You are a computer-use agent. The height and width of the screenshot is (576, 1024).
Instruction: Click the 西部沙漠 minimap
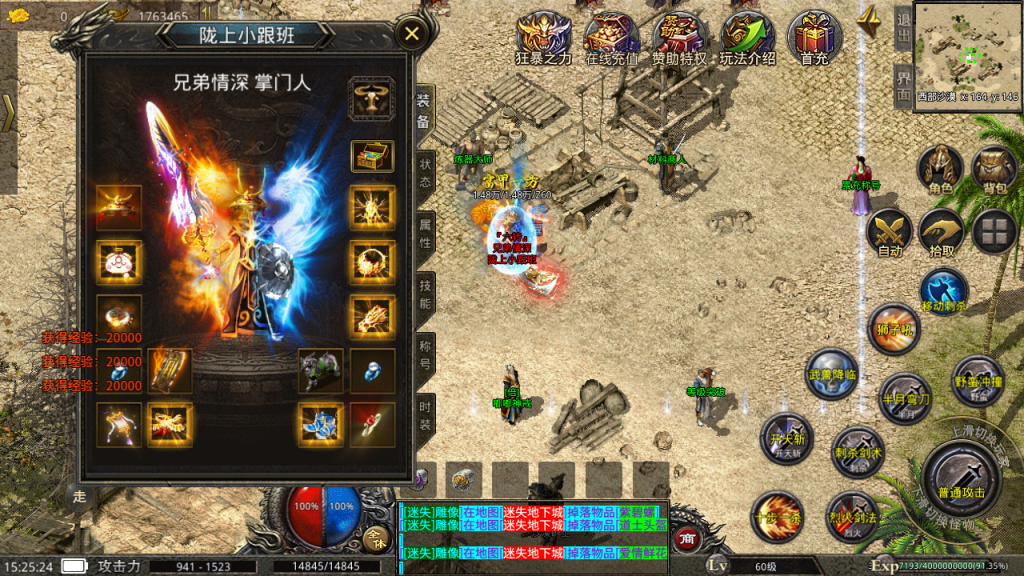965,46
